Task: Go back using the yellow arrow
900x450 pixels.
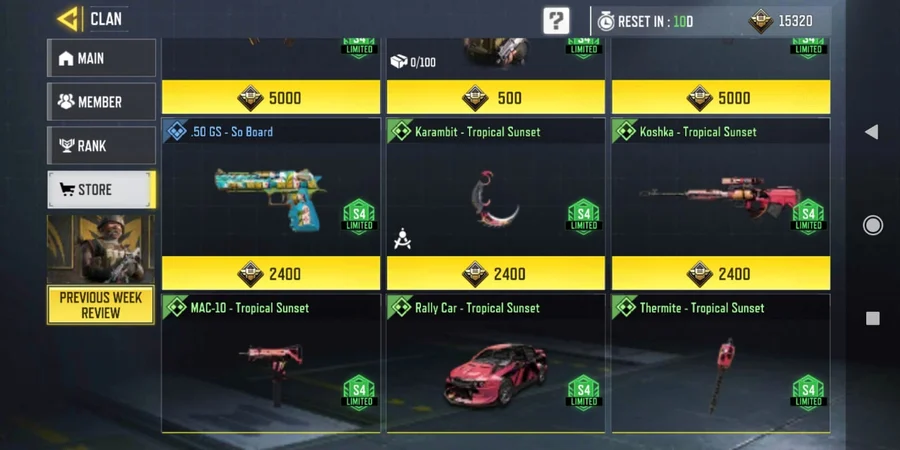Action: pos(68,19)
